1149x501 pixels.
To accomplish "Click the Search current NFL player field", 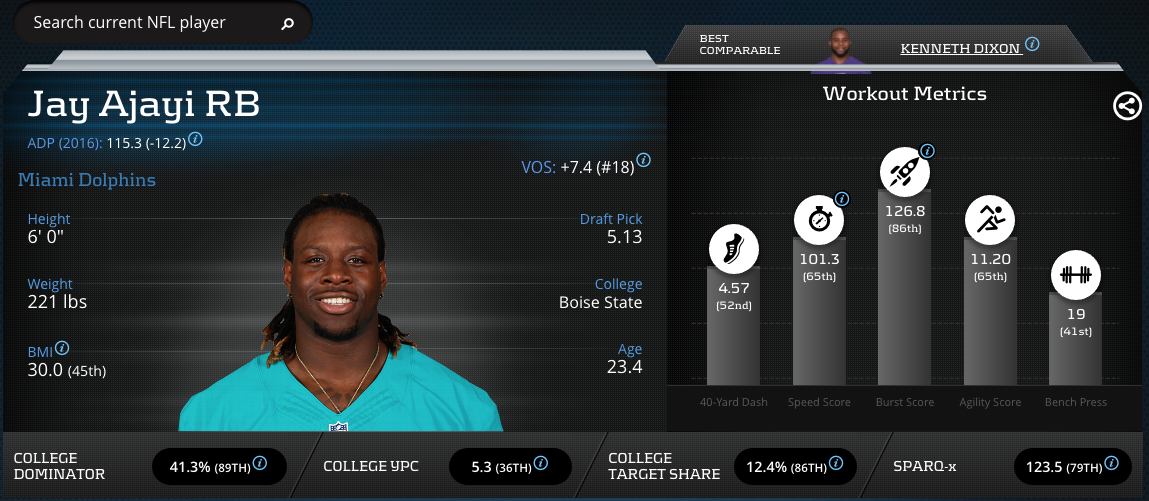I will pyautogui.click(x=150, y=22).
